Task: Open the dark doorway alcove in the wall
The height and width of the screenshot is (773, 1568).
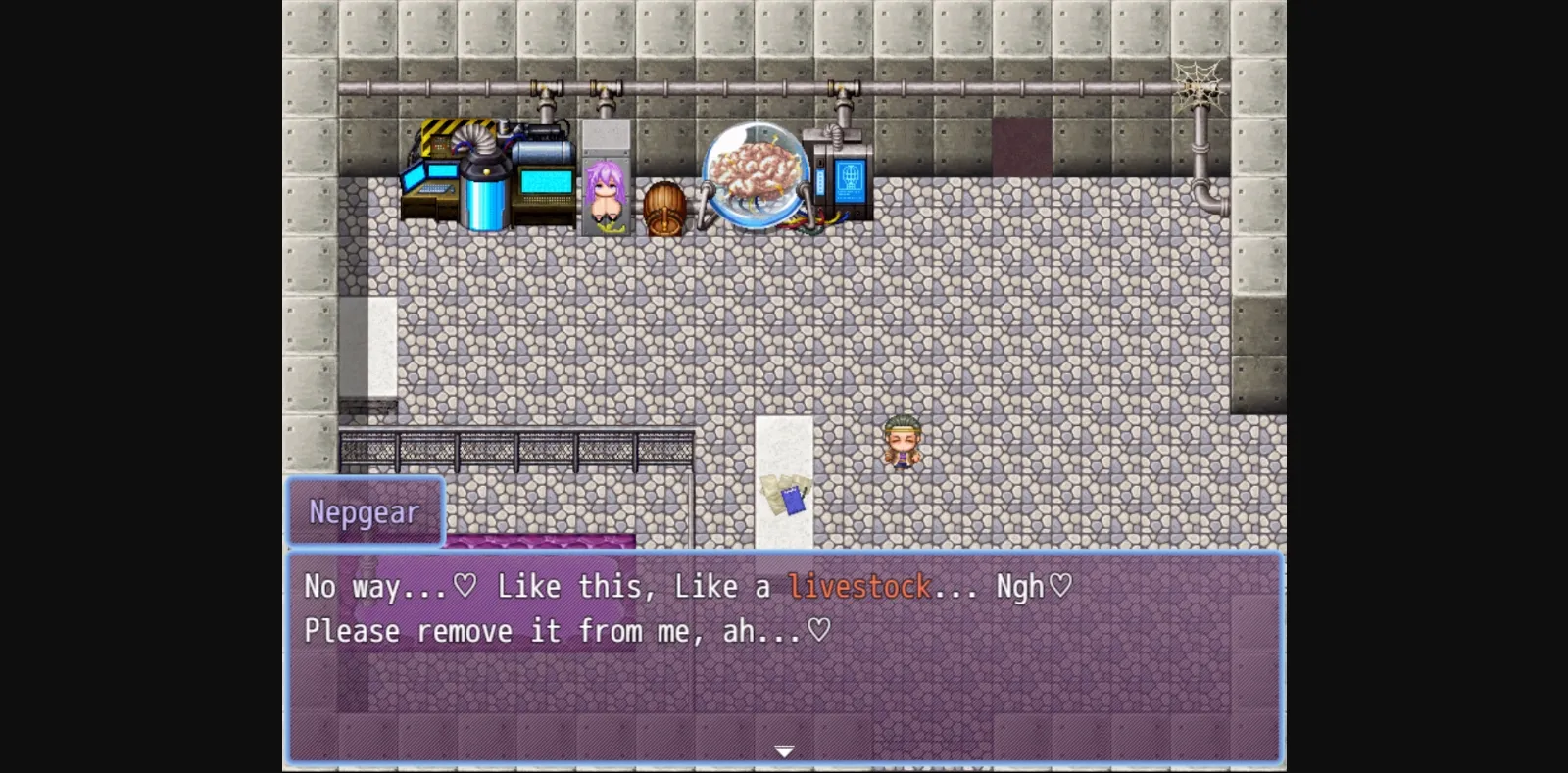Action: tap(1023, 147)
